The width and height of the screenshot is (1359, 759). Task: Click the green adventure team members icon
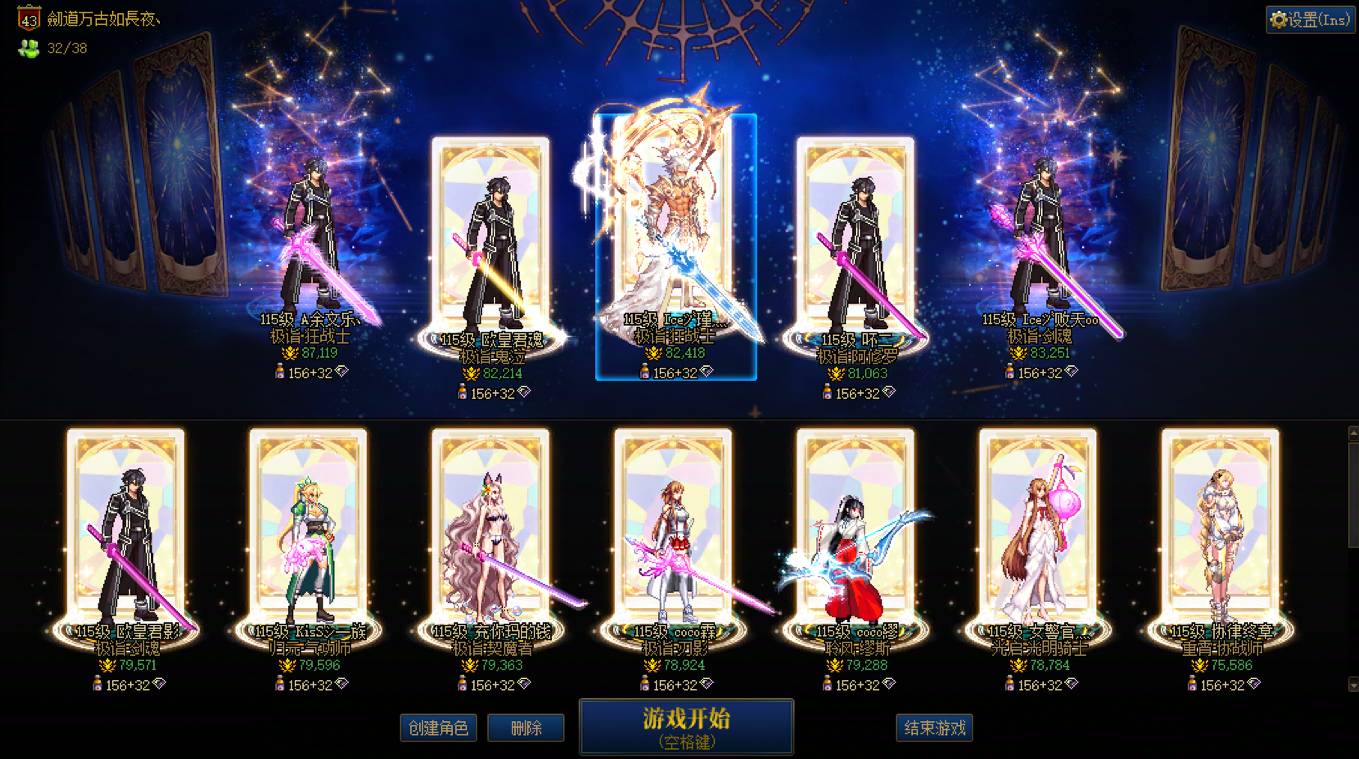[28, 46]
